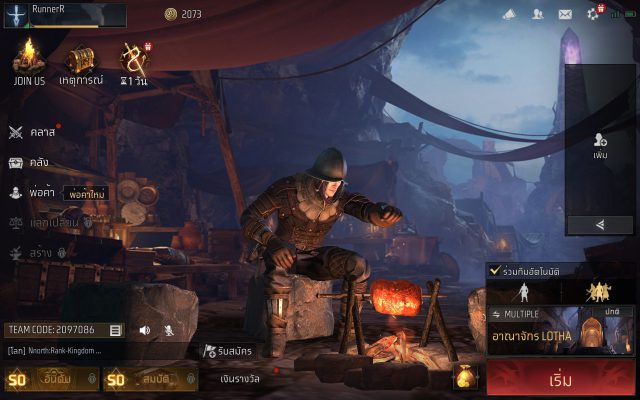Start the match with the red เริ่ม button
The height and width of the screenshot is (400, 640).
pos(560,380)
